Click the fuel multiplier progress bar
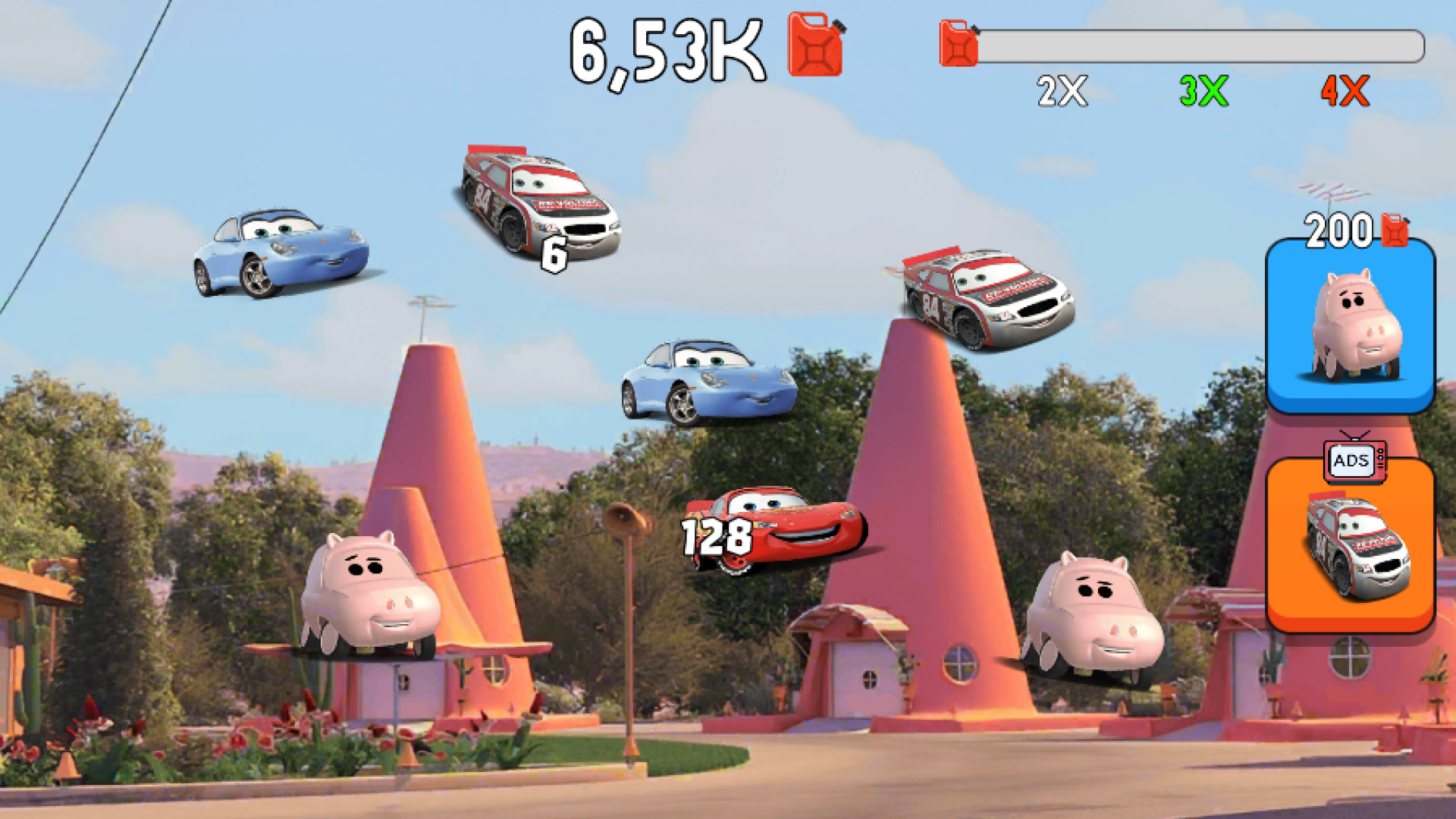The height and width of the screenshot is (819, 1456). (1198, 45)
